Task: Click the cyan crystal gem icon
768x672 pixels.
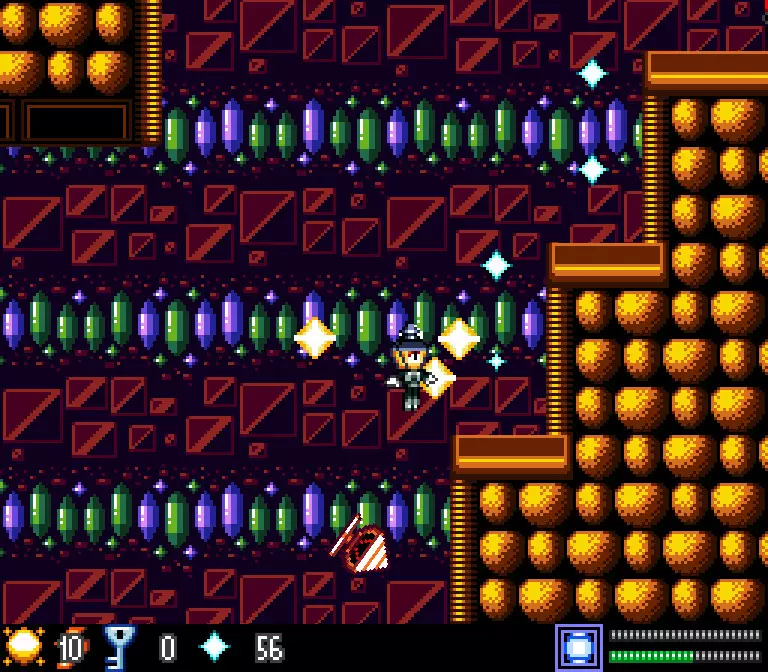Action: (214, 647)
